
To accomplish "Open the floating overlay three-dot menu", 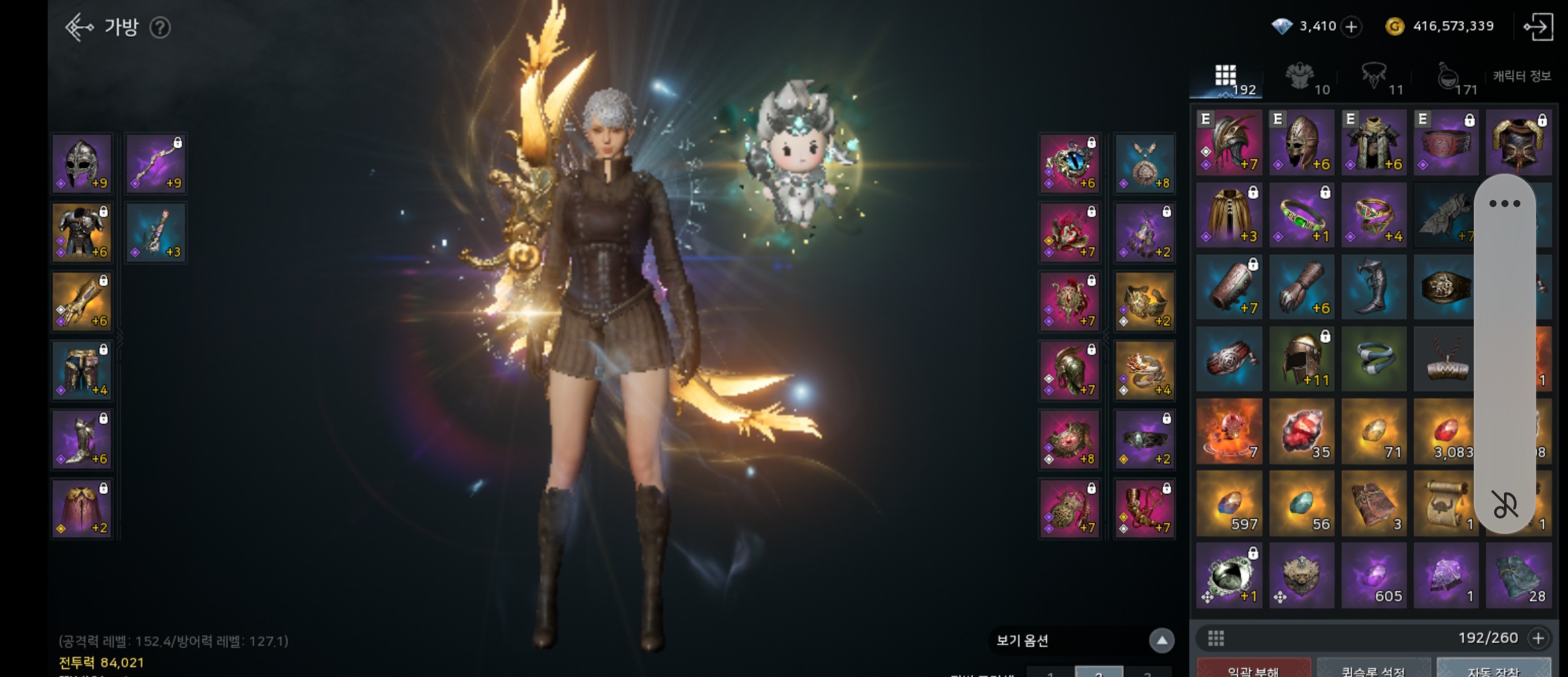I will (1505, 204).
